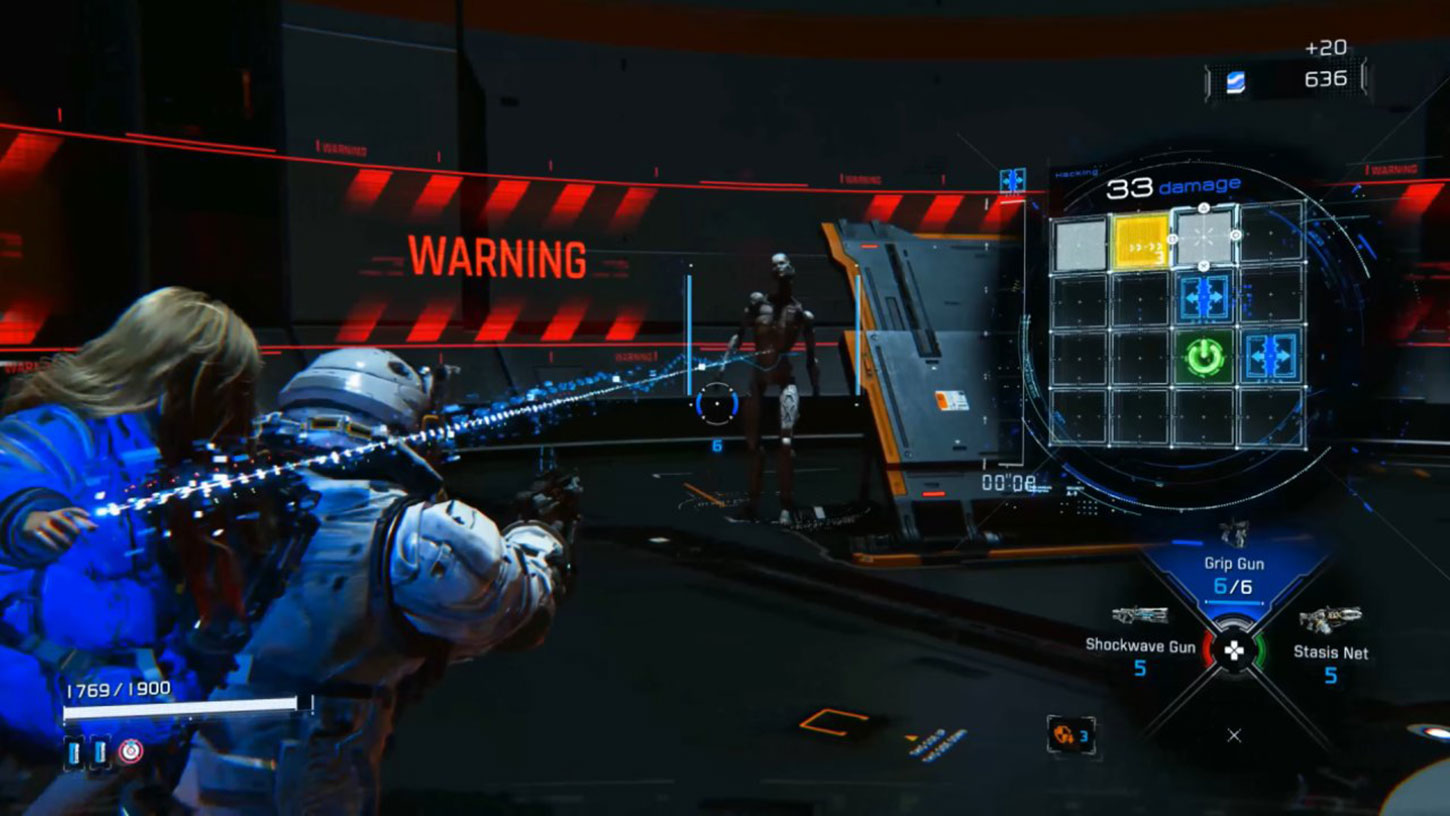Click the red and white target icon
The image size is (1450, 816).
(x=130, y=751)
